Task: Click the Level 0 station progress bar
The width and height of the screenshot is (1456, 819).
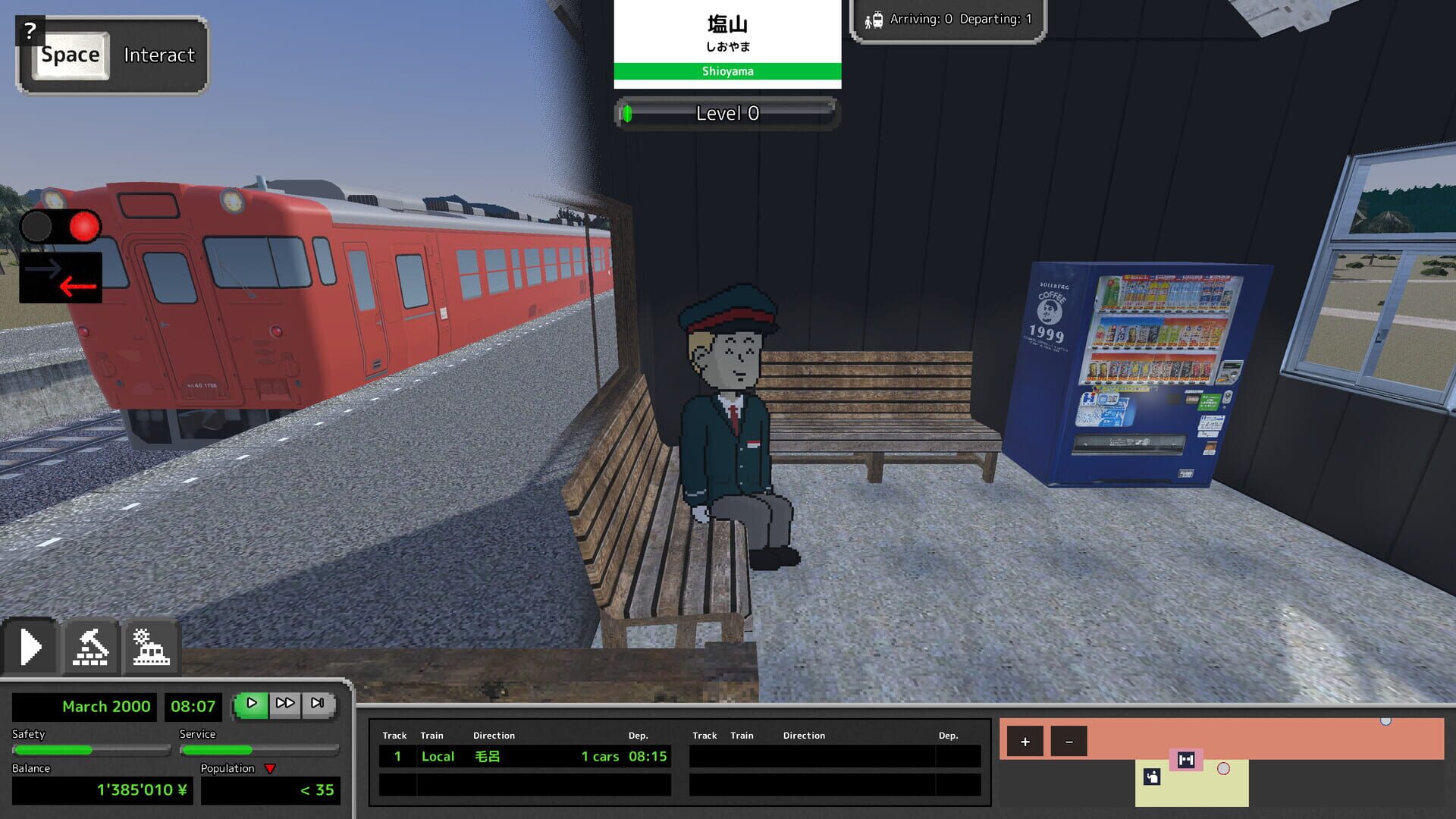Action: point(726,114)
